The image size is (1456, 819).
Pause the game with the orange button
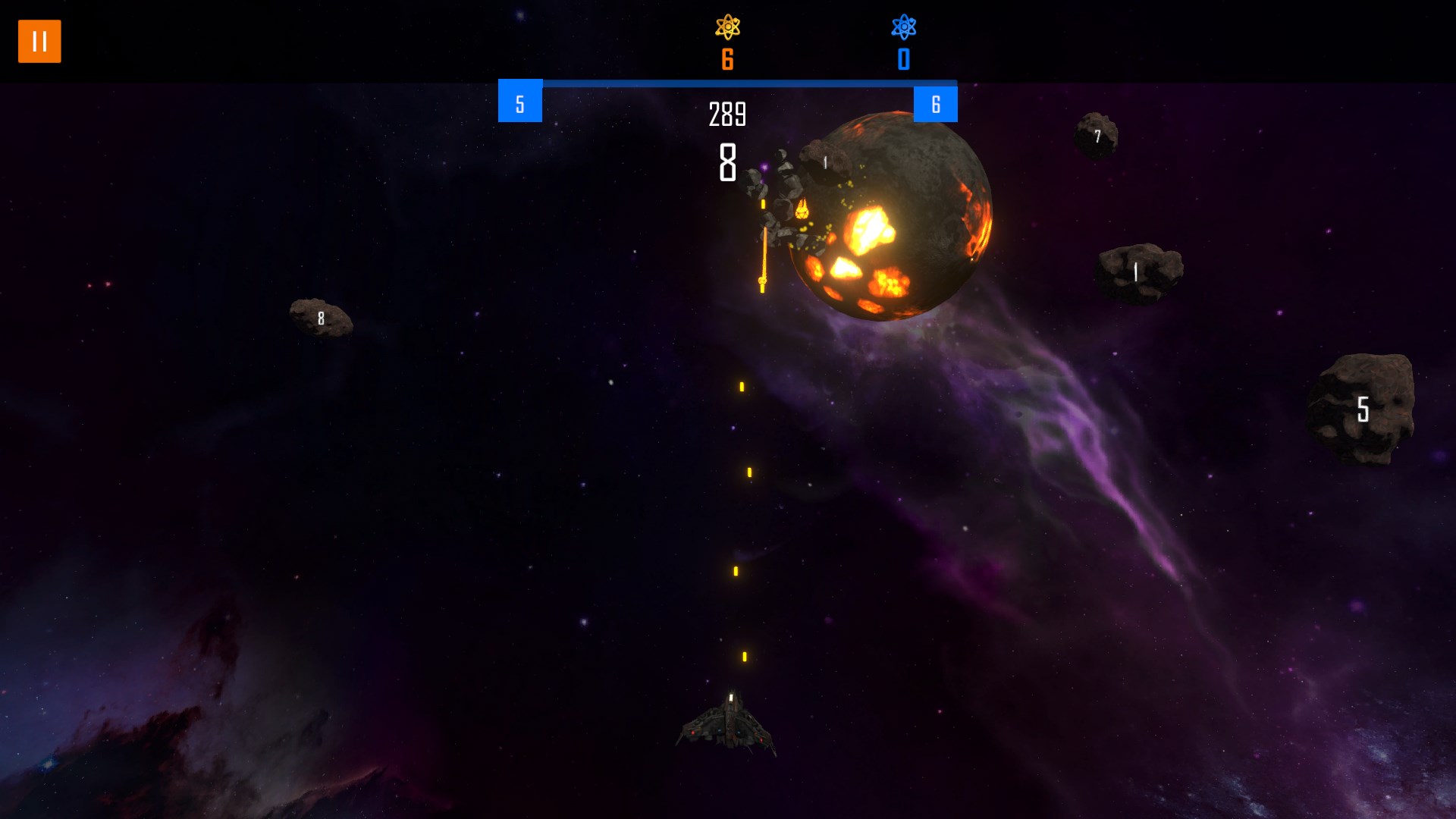tap(39, 41)
